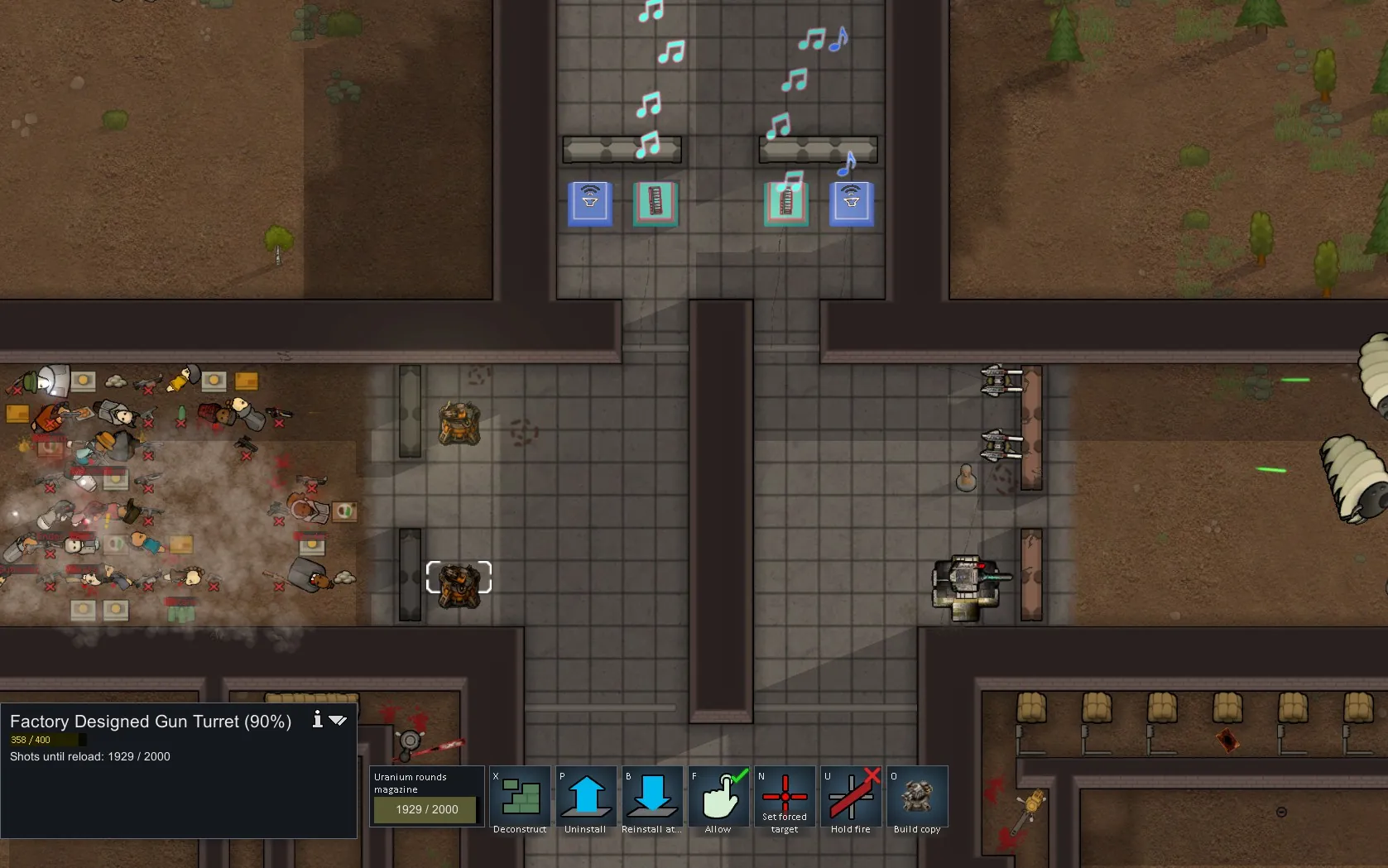Screen dimensions: 1388x868
Task: Toggle the Hold fire command
Action: pyautogui.click(x=851, y=798)
